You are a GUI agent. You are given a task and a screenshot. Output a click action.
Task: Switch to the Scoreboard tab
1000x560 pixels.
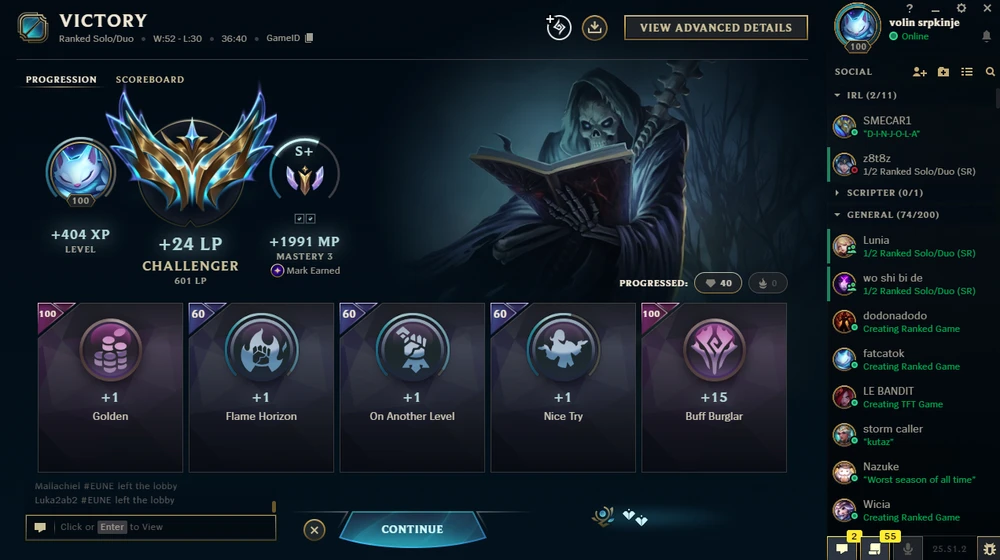point(150,79)
